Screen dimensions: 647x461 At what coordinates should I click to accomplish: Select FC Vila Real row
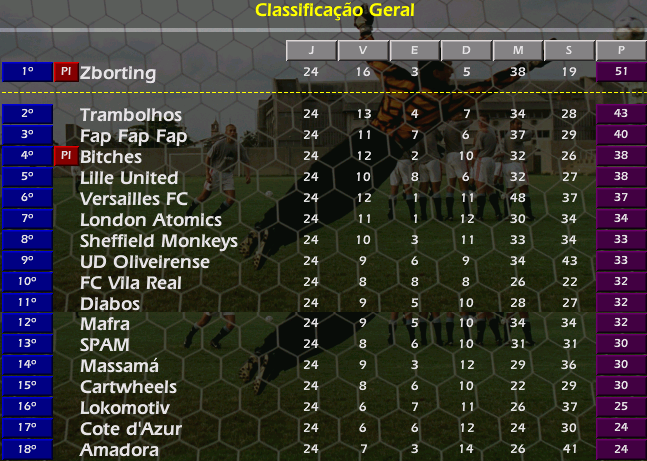pyautogui.click(x=131, y=283)
